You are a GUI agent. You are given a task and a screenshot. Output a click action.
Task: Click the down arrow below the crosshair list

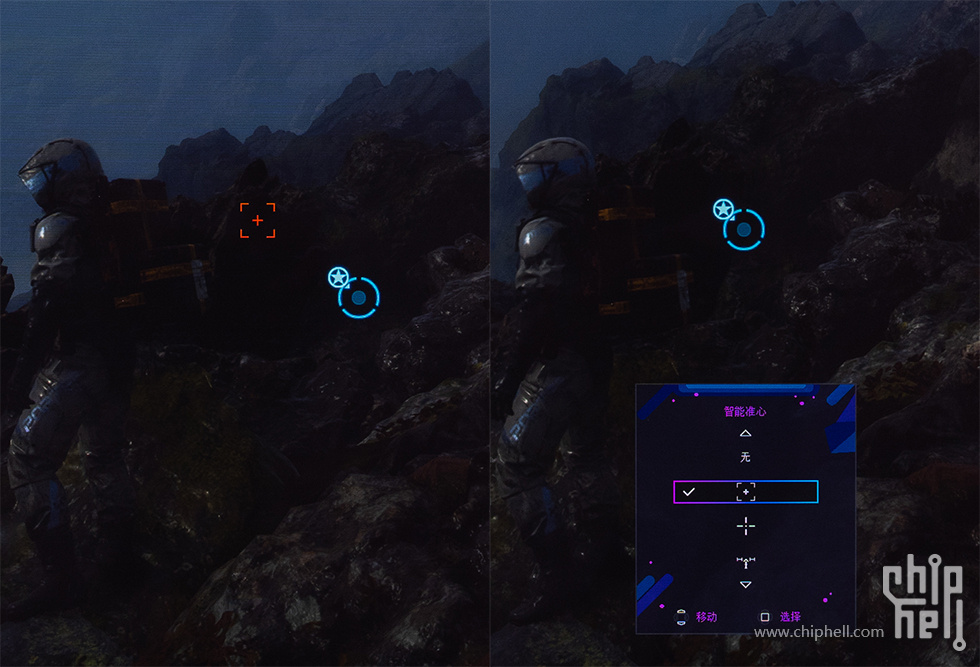point(745,584)
